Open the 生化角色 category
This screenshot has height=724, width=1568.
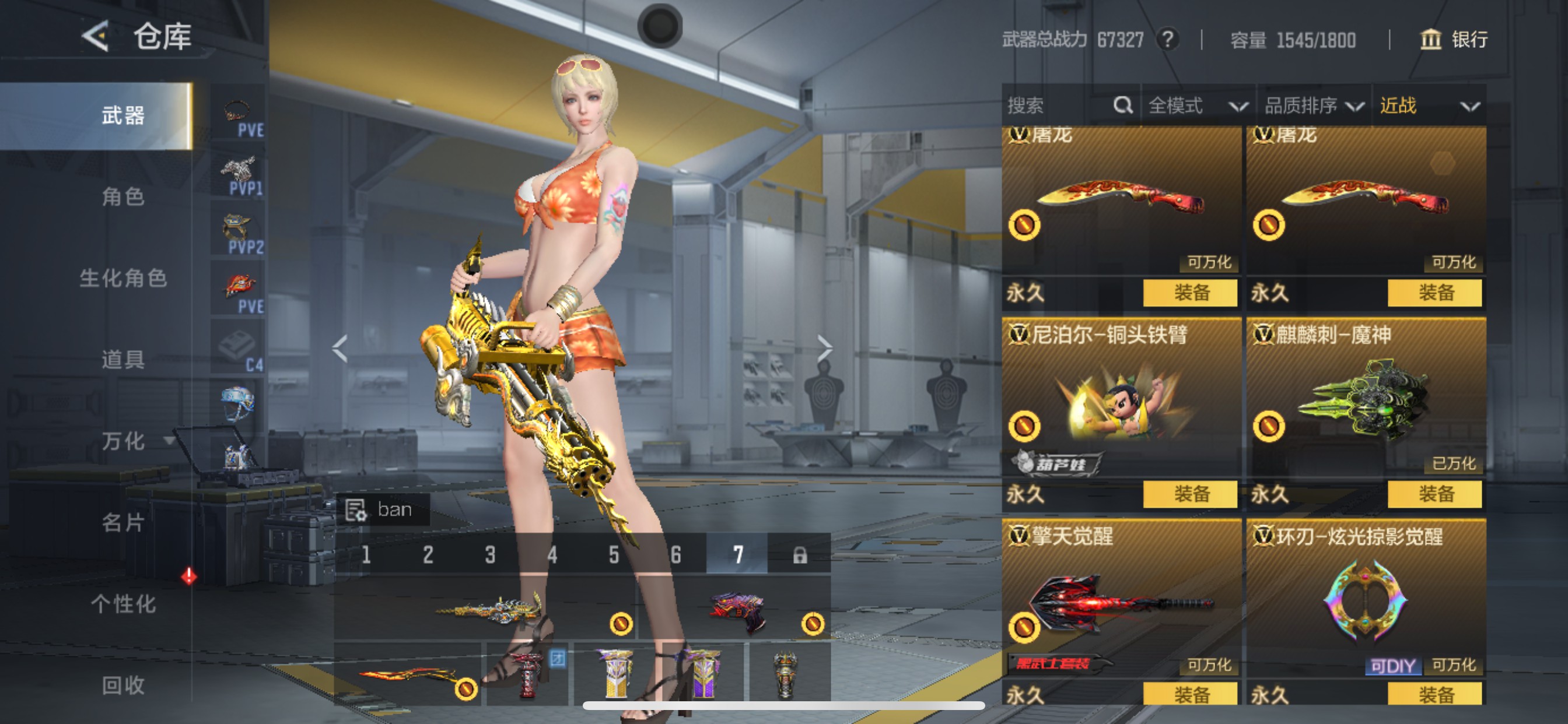coord(123,278)
